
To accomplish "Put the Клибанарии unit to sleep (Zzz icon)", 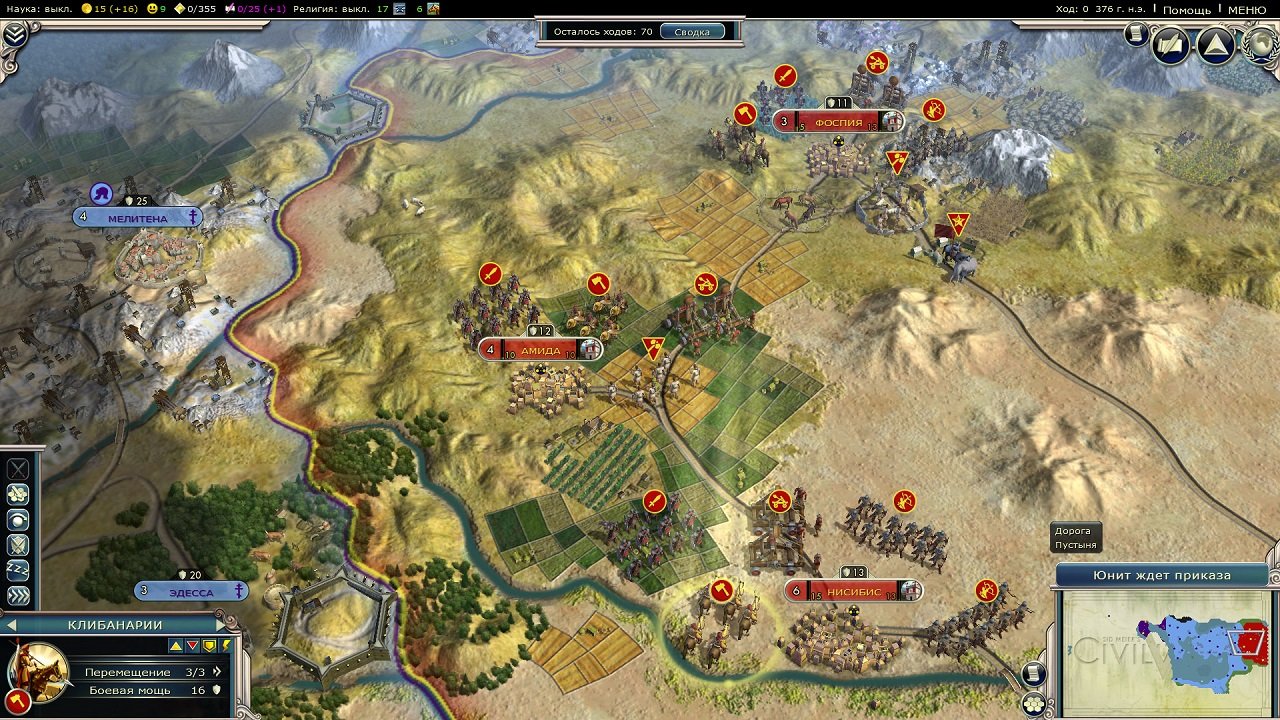I will pyautogui.click(x=17, y=568).
